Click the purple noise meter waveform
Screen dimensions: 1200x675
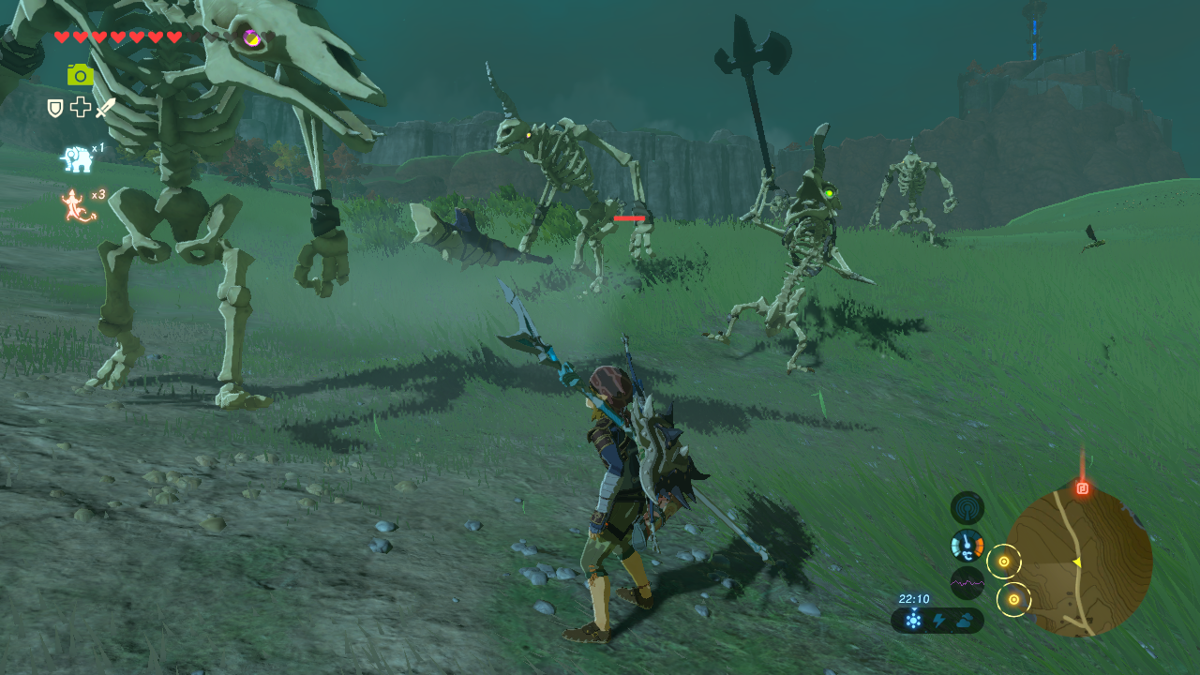pos(967,582)
